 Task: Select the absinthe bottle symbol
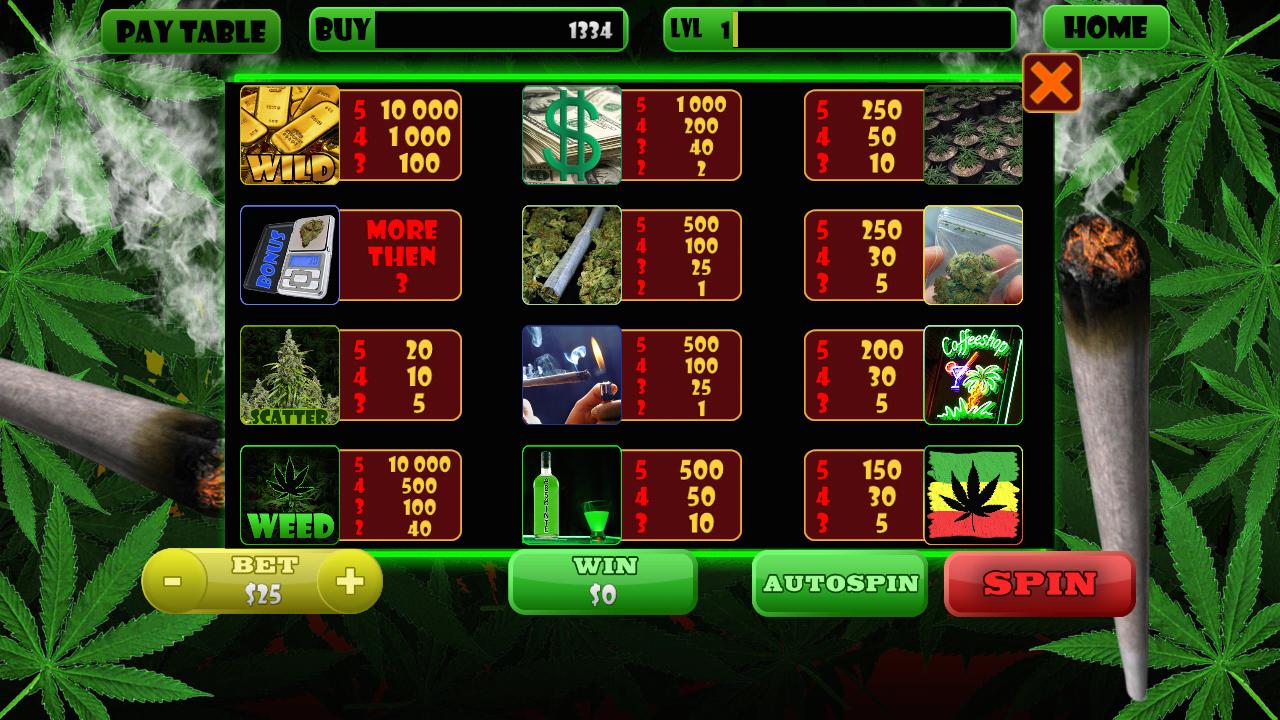tap(570, 495)
